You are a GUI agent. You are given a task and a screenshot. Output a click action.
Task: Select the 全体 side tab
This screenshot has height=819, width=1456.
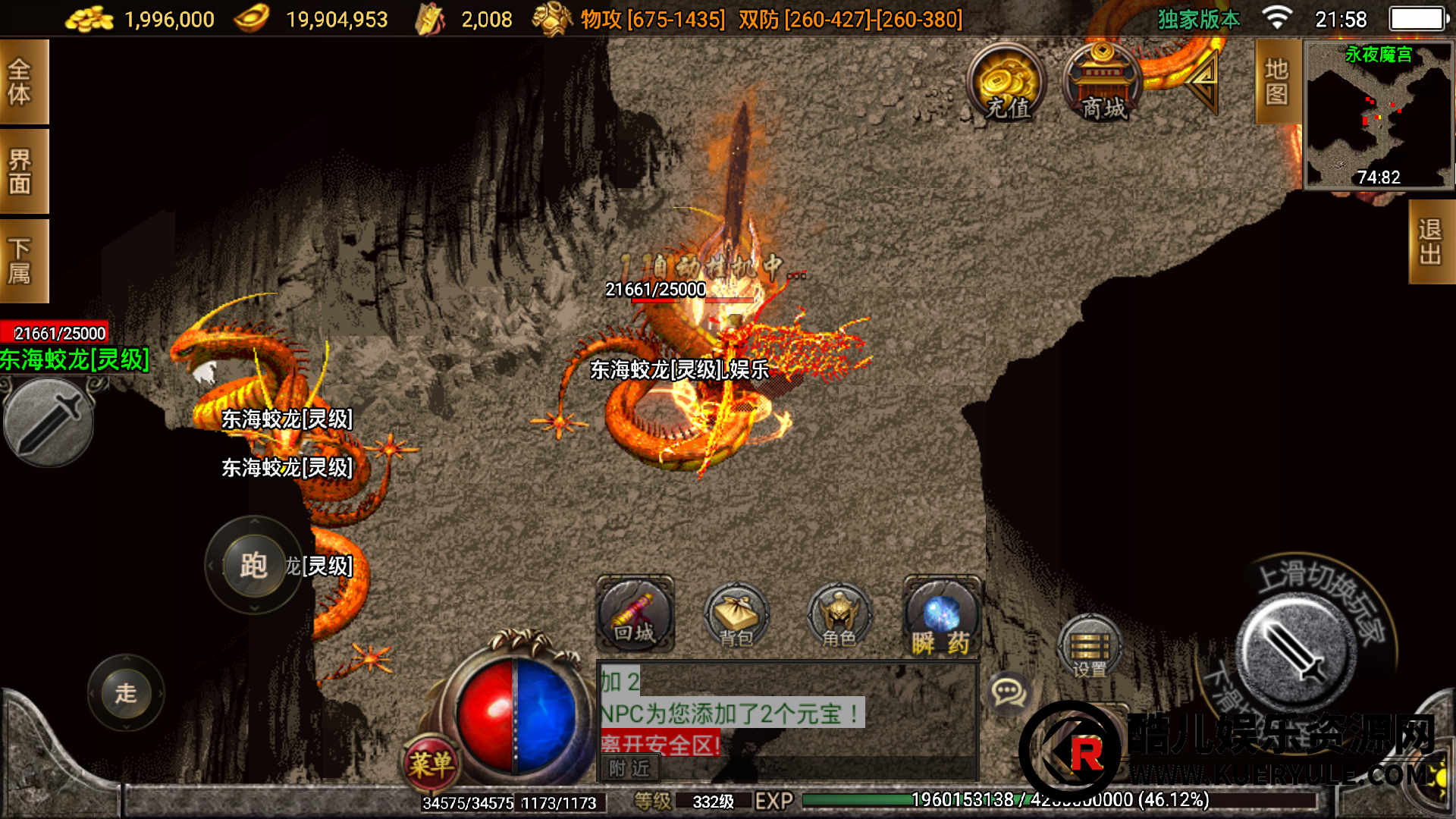(x=23, y=82)
